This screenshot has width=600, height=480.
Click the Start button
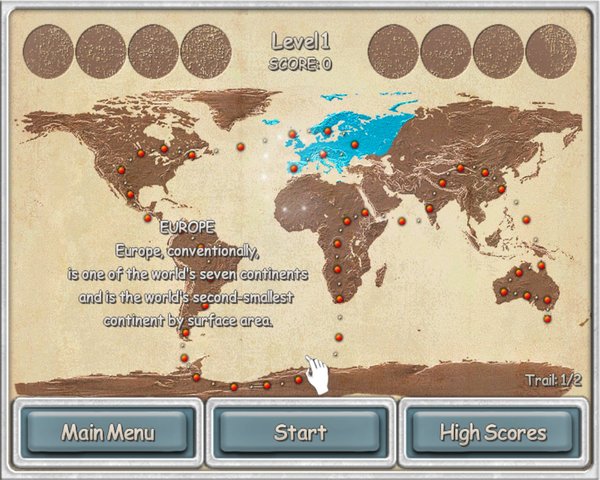pyautogui.click(x=300, y=433)
